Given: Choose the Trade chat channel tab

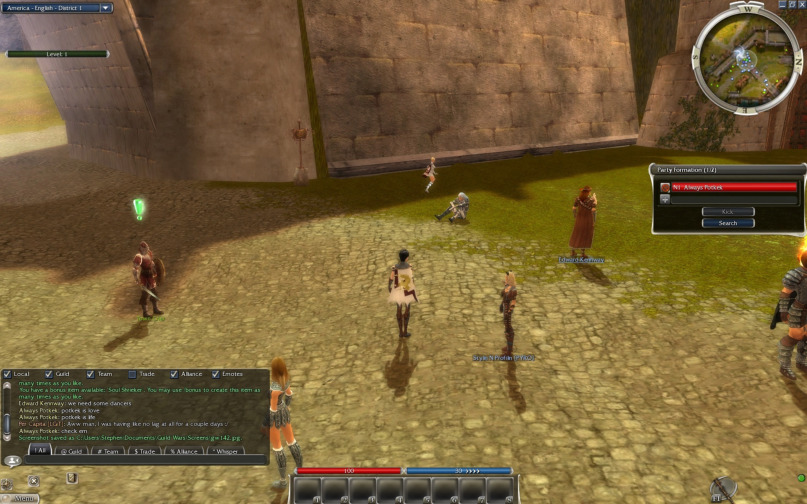Looking at the screenshot, I should pos(145,451).
